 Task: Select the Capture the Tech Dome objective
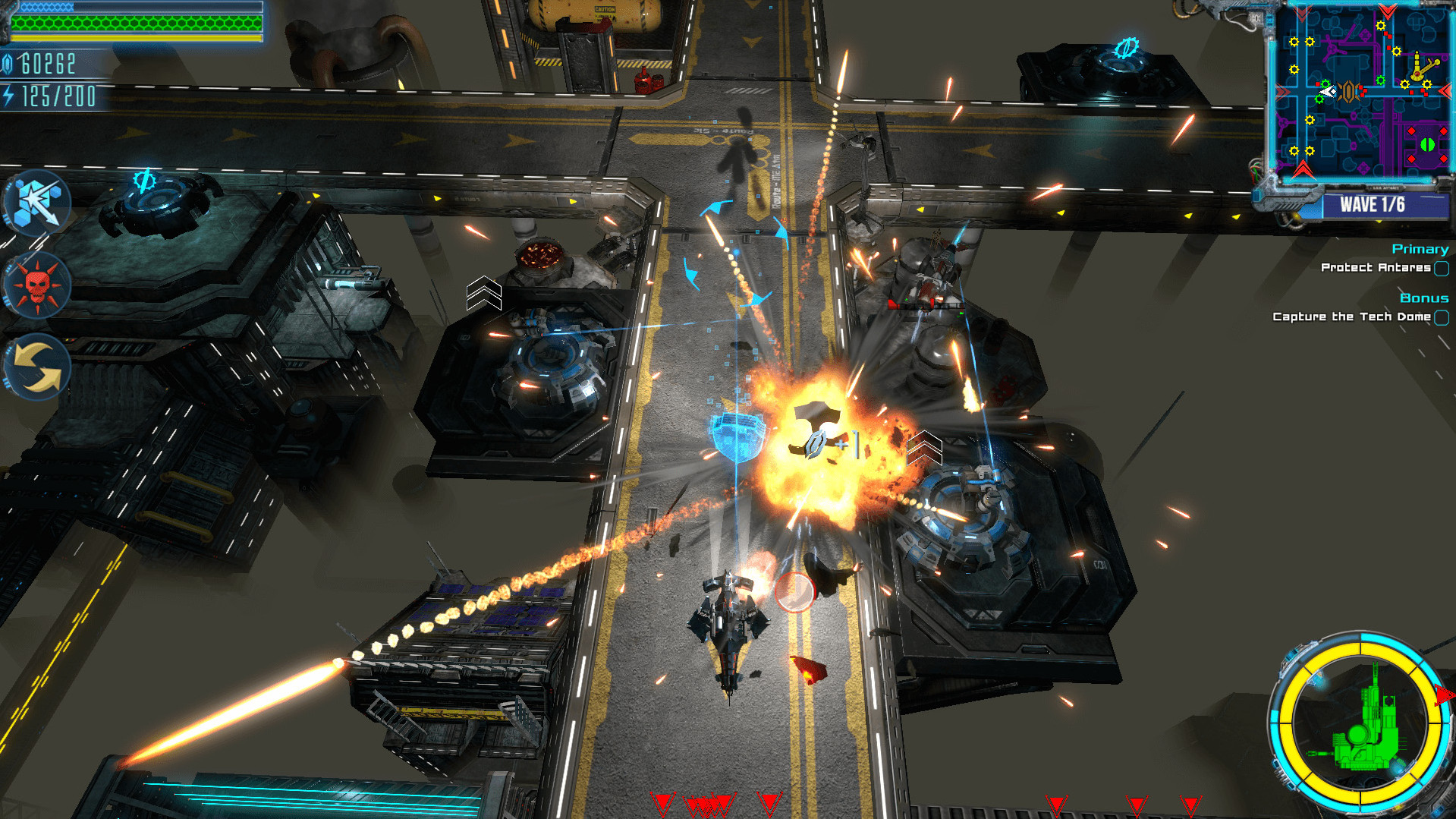pyautogui.click(x=1351, y=317)
